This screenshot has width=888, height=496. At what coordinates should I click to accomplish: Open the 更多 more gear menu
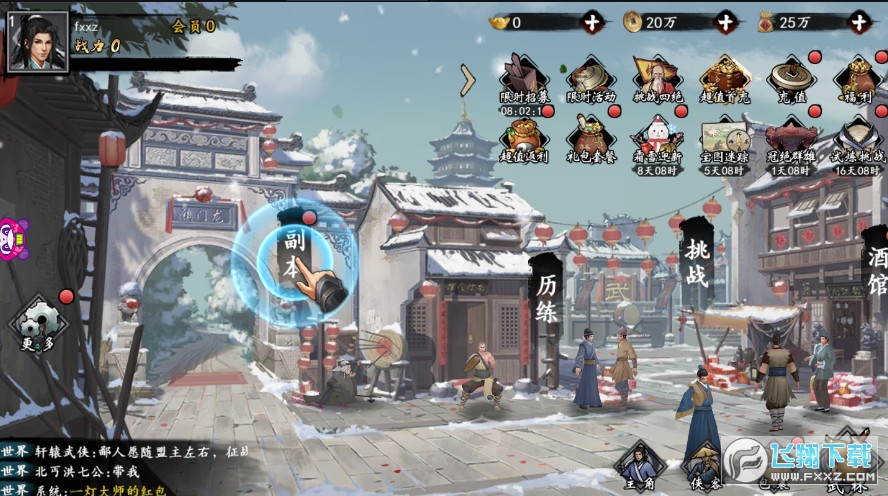[x=38, y=322]
